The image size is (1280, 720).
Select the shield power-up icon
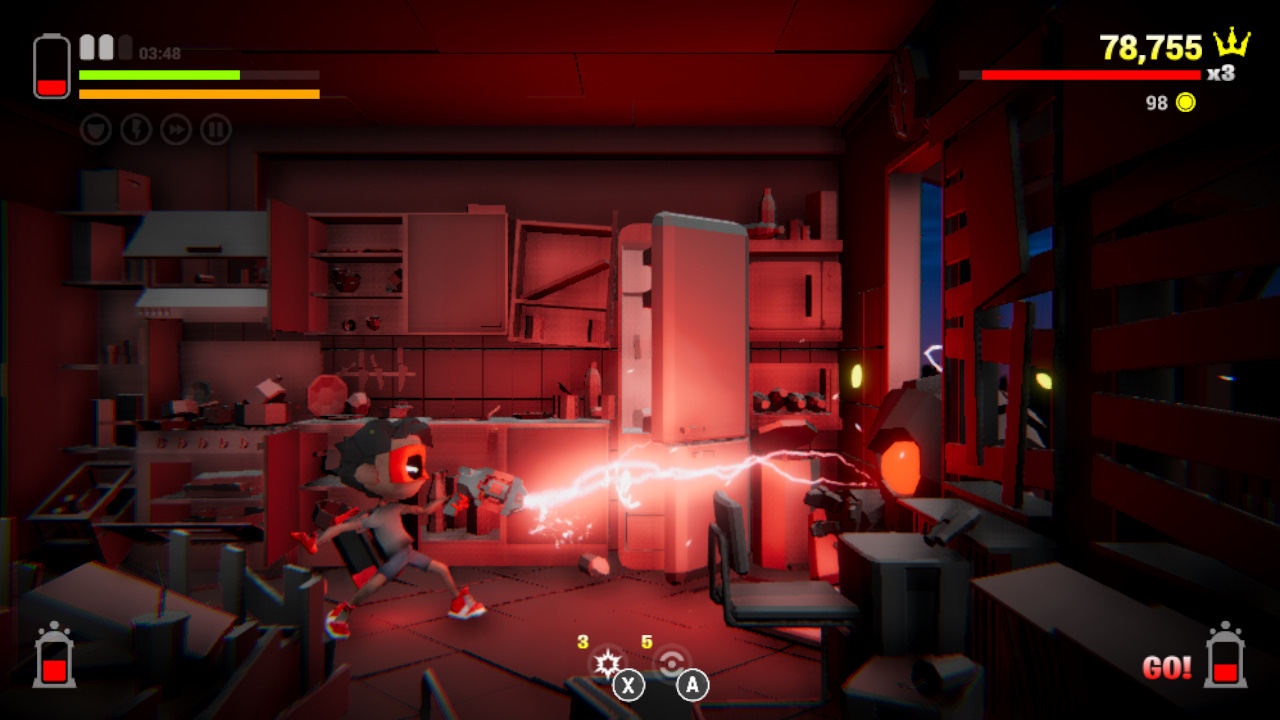95,129
